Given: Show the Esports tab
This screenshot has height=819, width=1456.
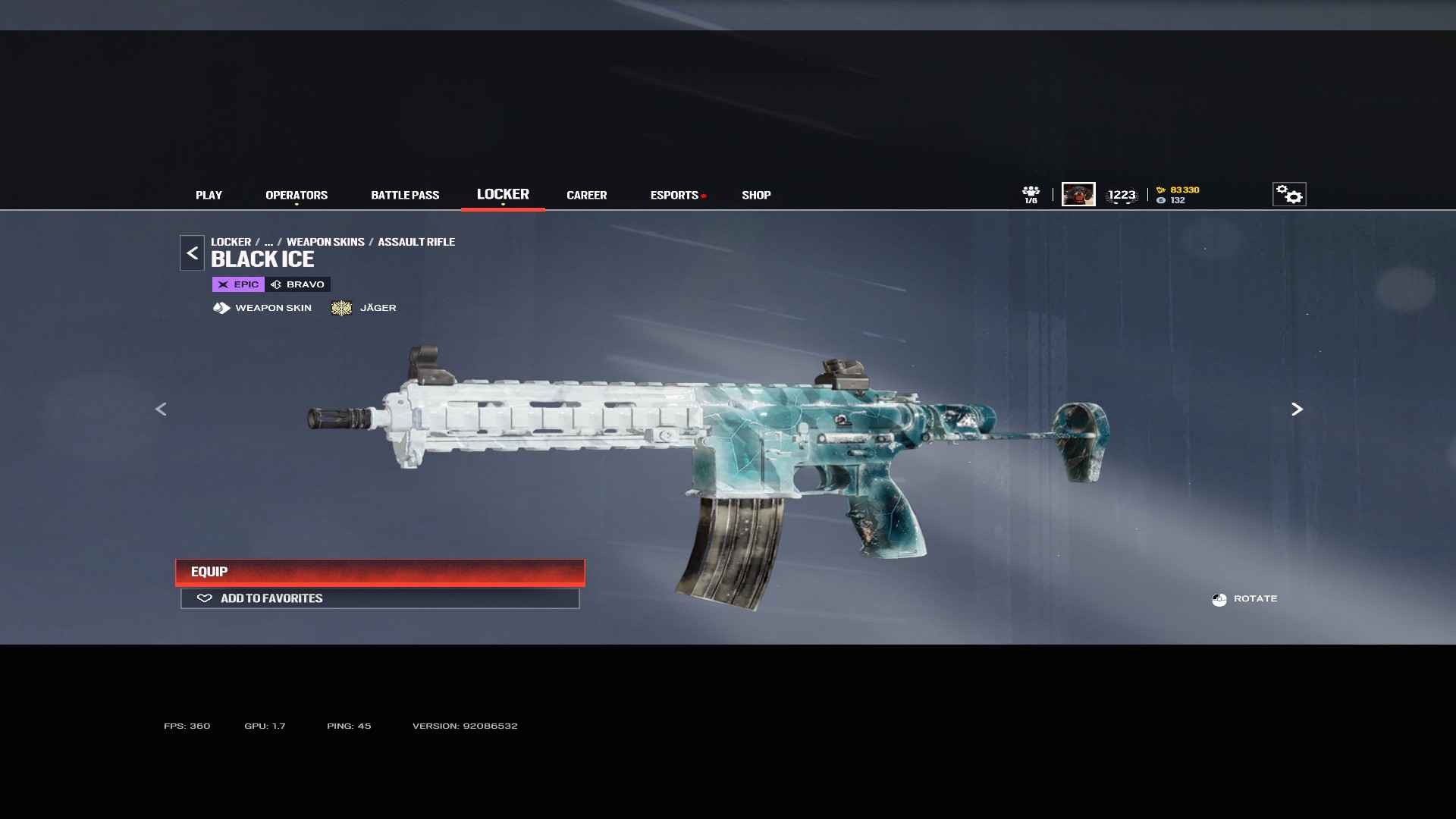Looking at the screenshot, I should point(674,195).
